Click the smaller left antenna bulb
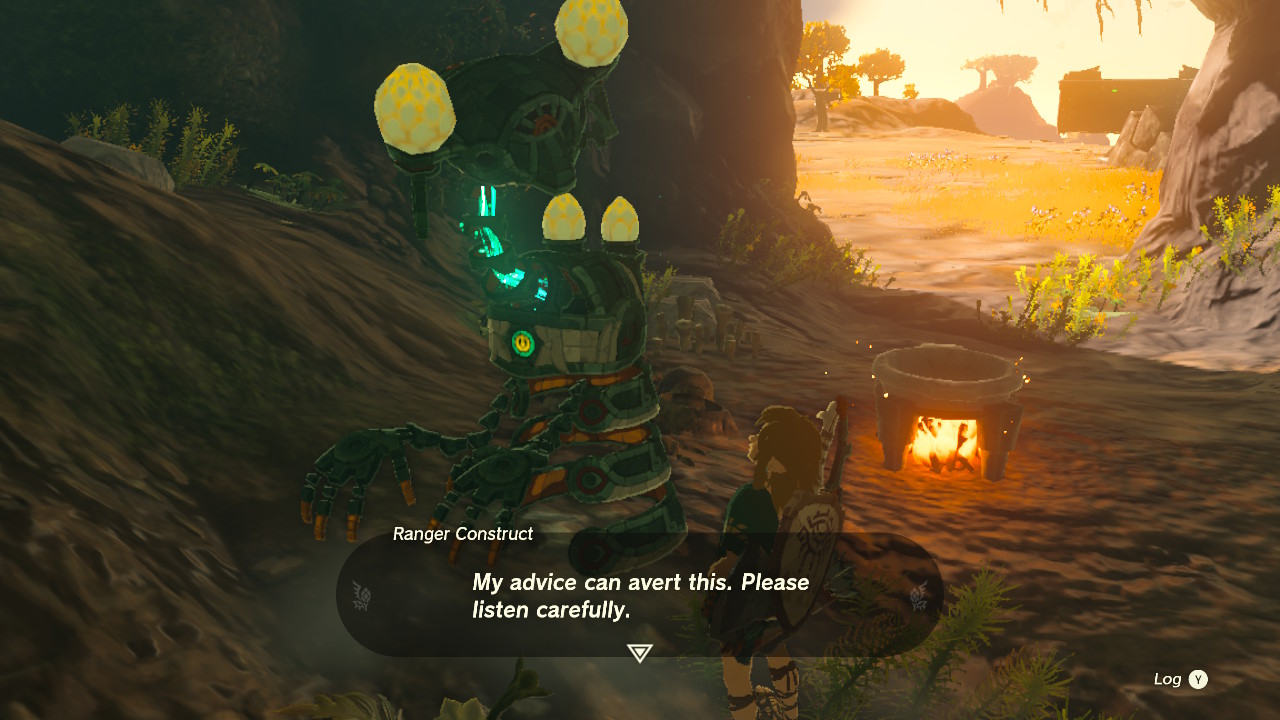Viewport: 1280px width, 720px height. point(413,106)
